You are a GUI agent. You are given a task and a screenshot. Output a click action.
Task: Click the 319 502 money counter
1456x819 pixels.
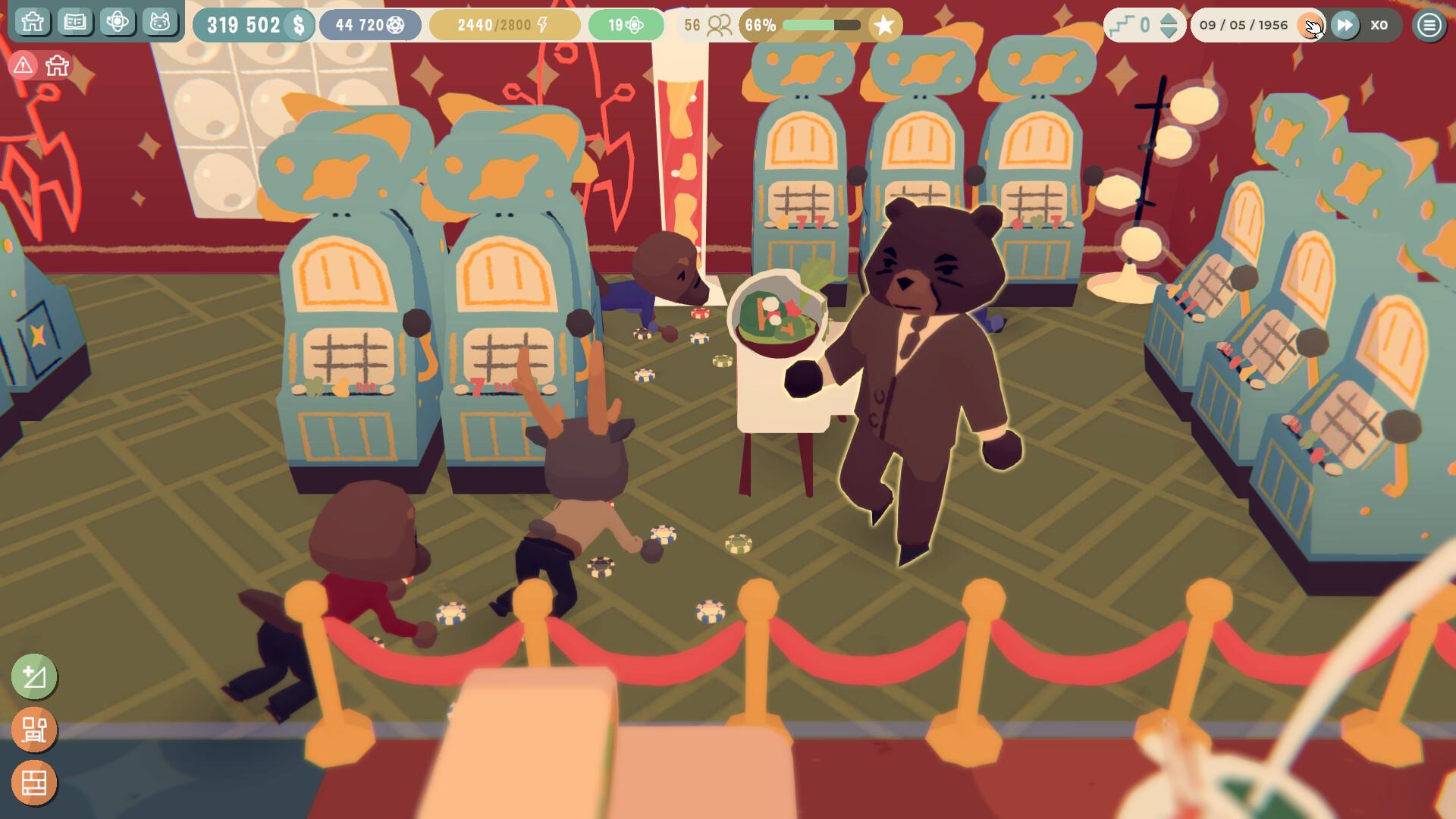click(x=255, y=23)
